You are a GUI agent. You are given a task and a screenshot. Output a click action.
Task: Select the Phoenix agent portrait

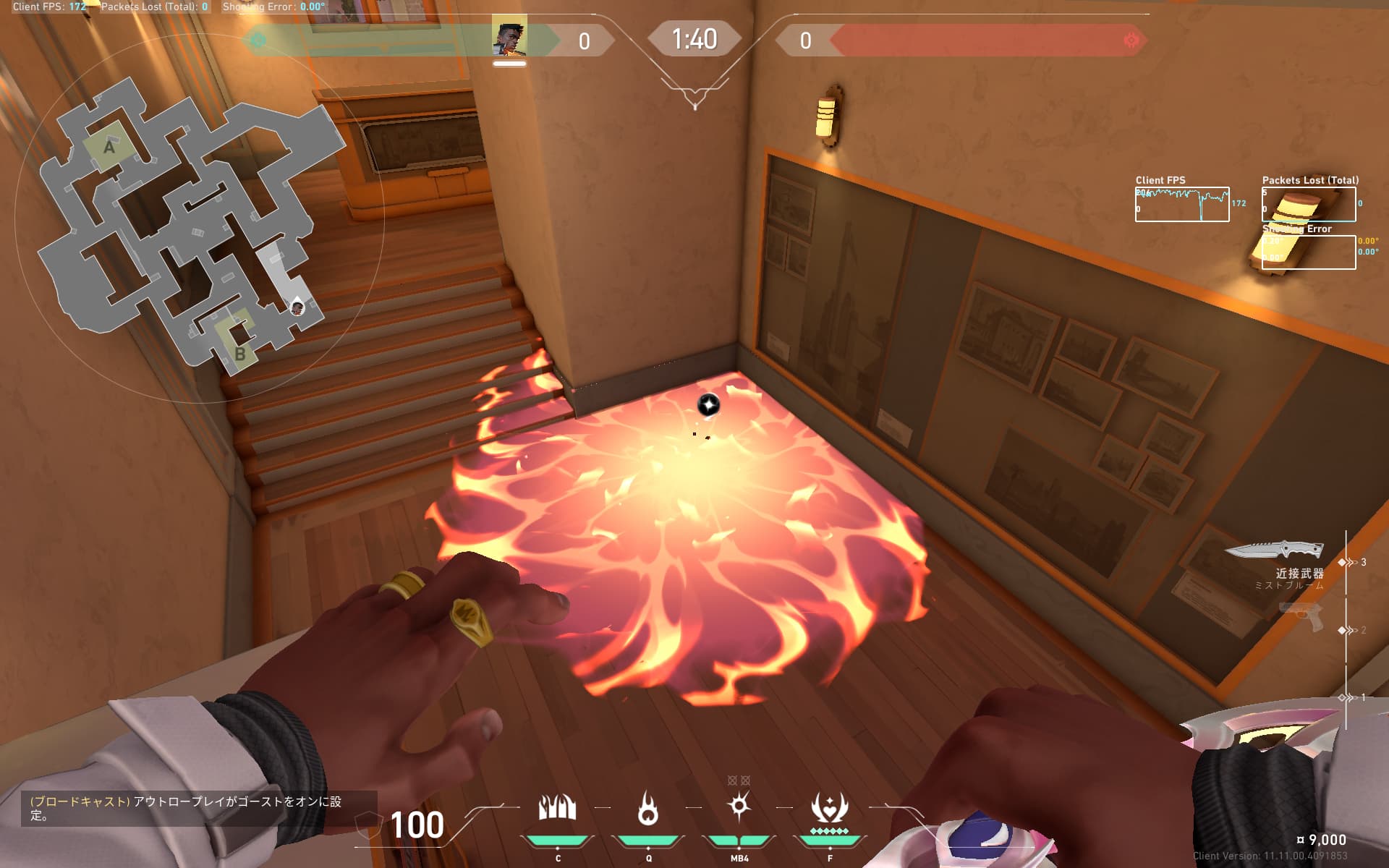tap(509, 39)
